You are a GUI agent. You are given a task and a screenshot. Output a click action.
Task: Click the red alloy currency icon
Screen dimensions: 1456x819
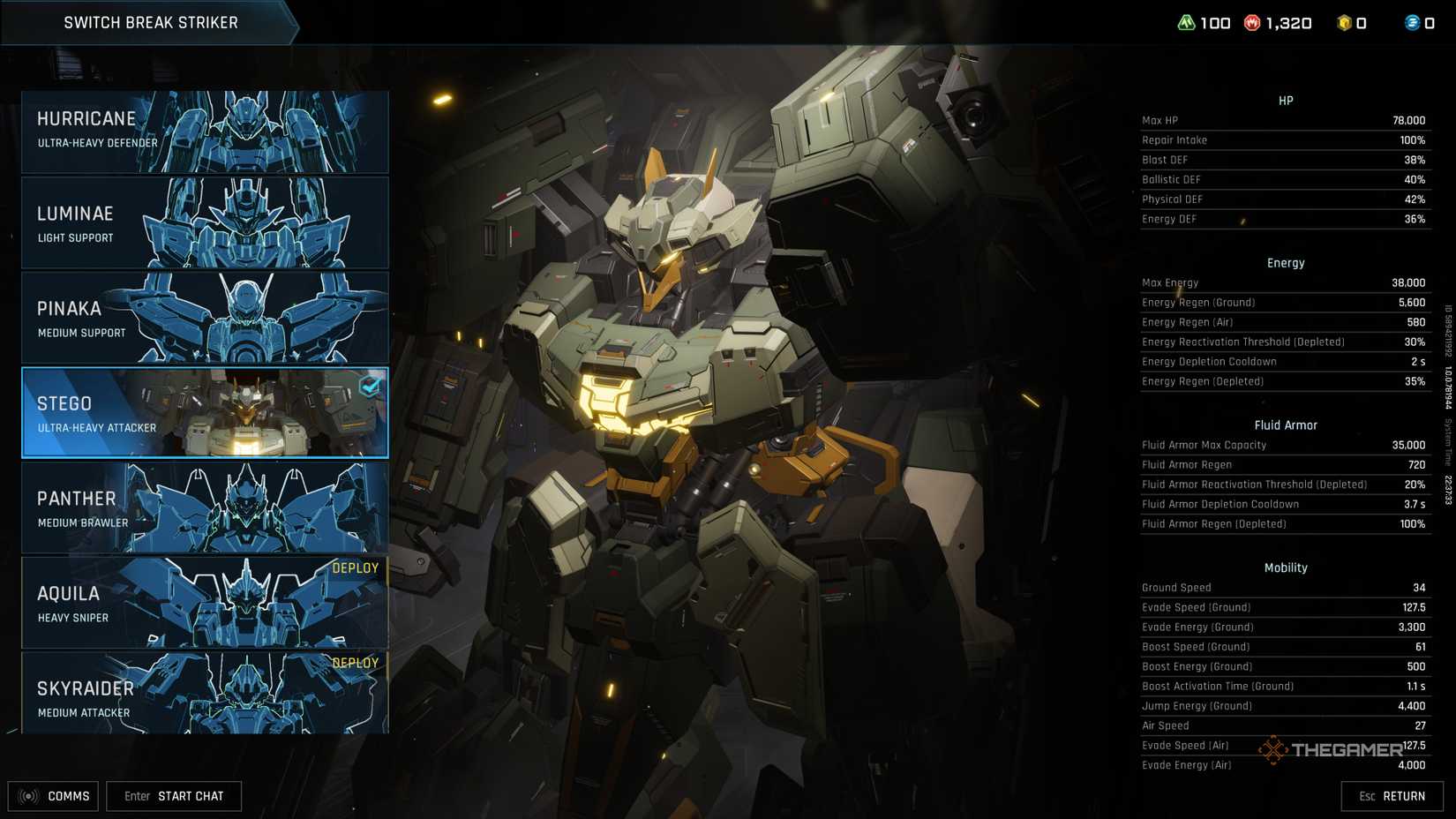(1254, 22)
